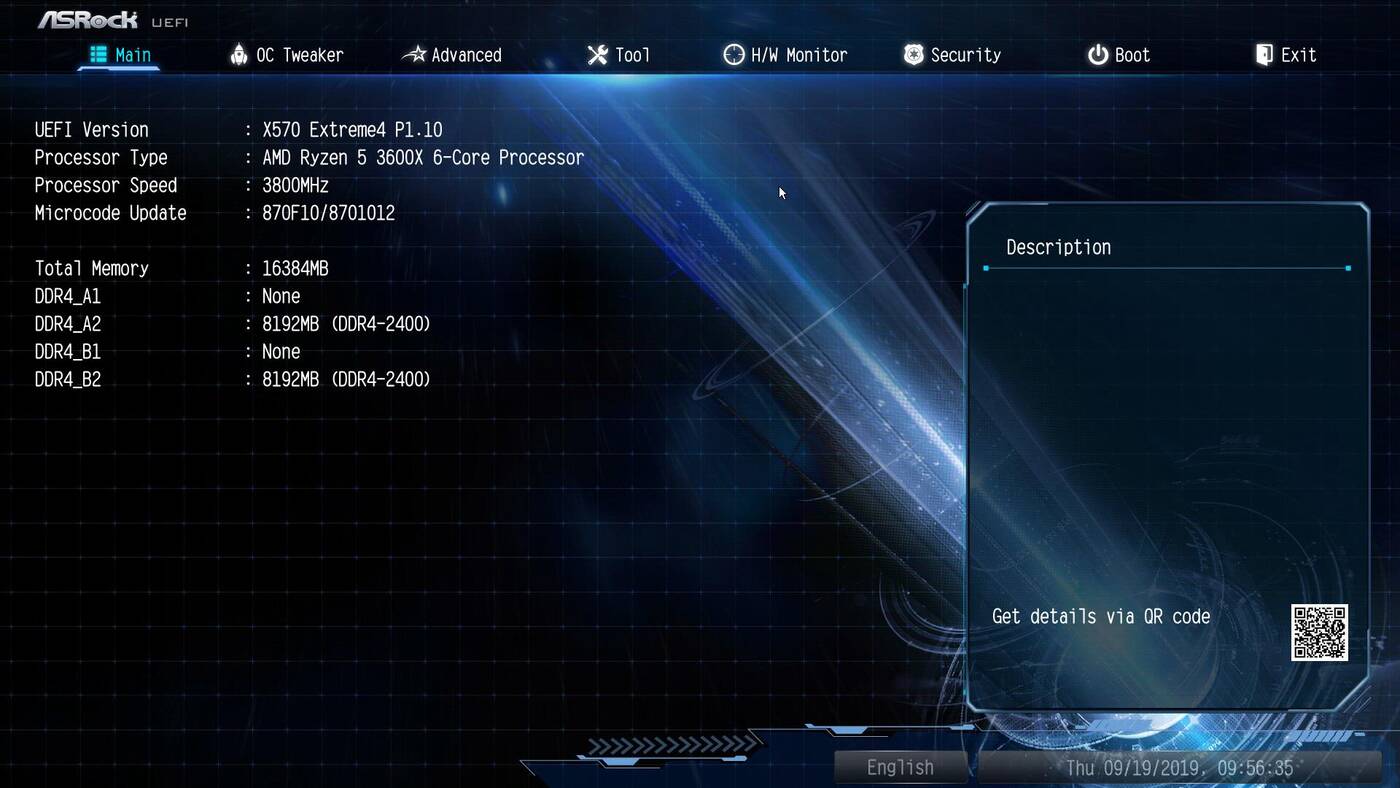Switch to the Security tab
Viewport: 1400px width, 788px height.
click(952, 55)
